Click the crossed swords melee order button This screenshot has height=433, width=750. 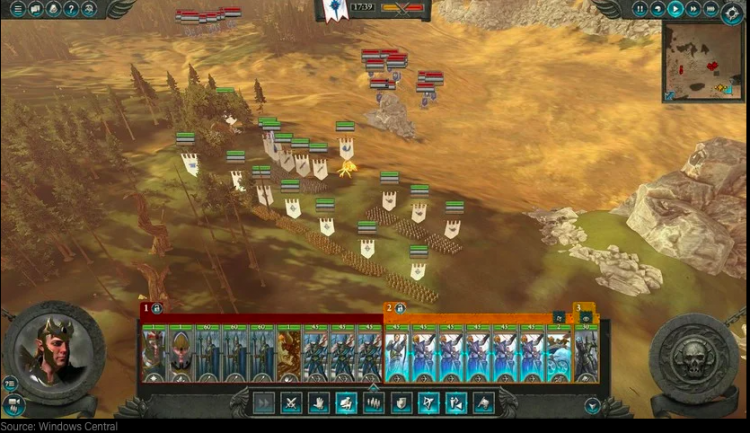[x=291, y=403]
